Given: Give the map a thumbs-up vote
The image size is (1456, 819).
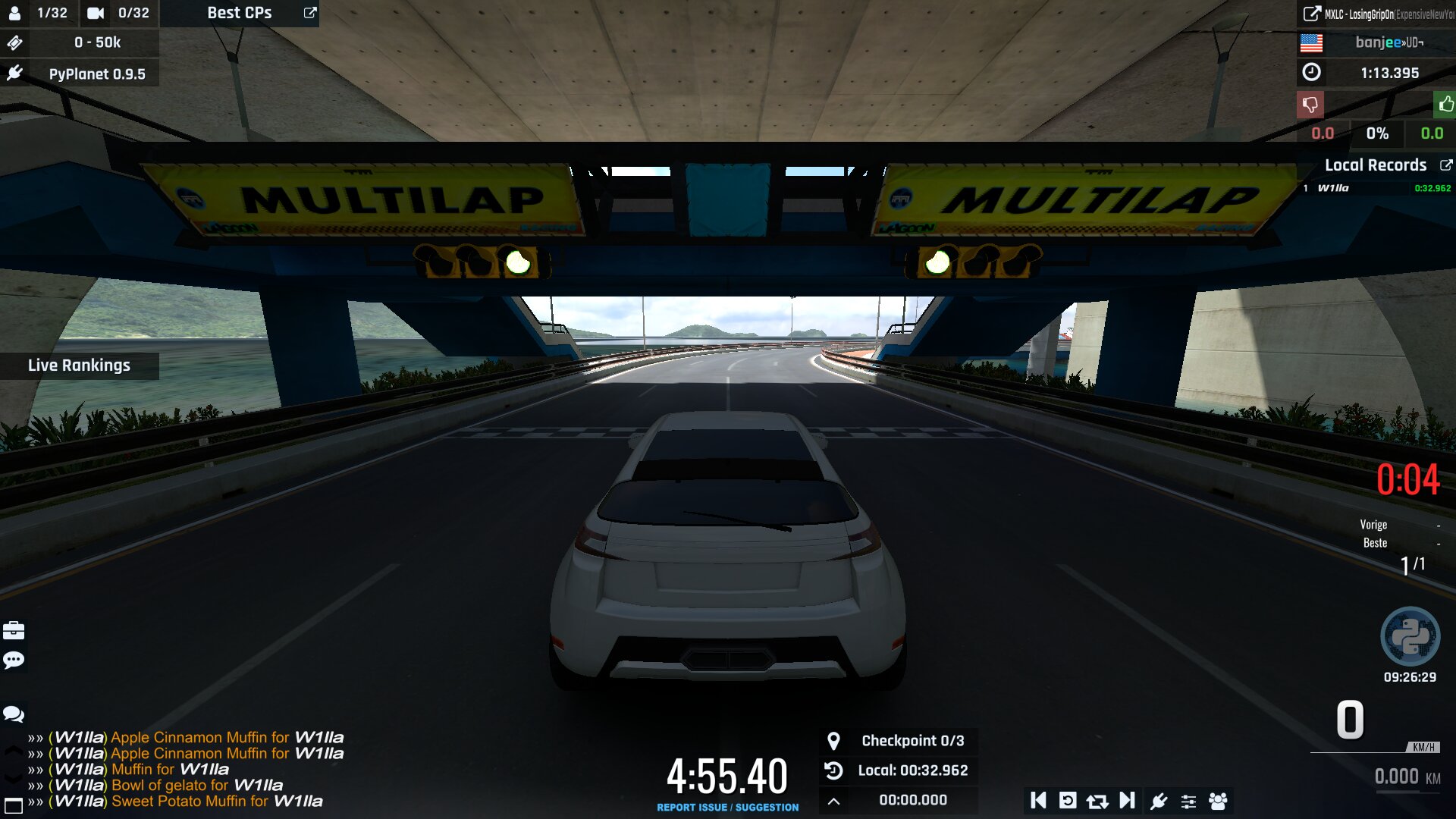Looking at the screenshot, I should tap(1445, 105).
